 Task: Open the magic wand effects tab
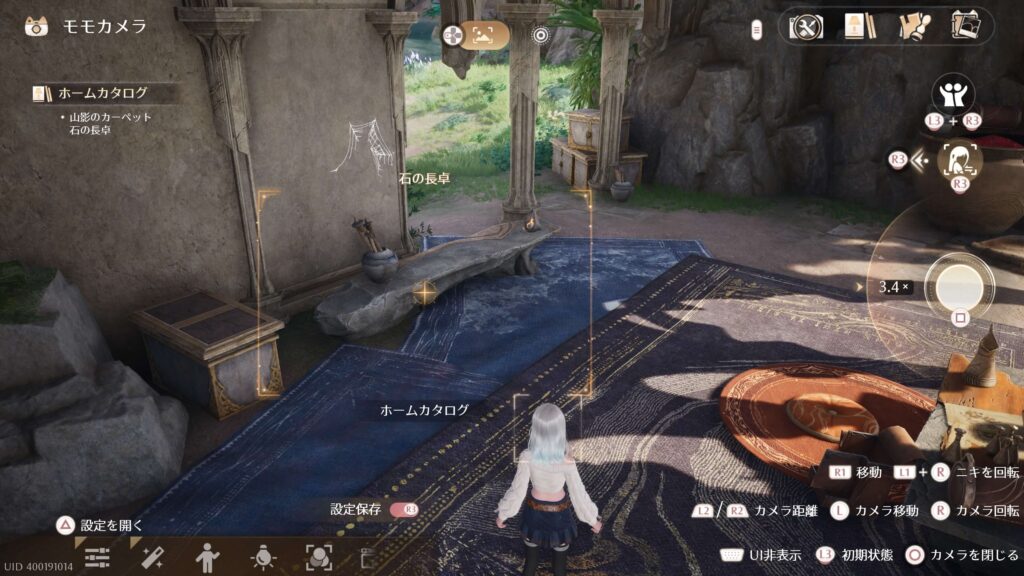pyautogui.click(x=152, y=558)
